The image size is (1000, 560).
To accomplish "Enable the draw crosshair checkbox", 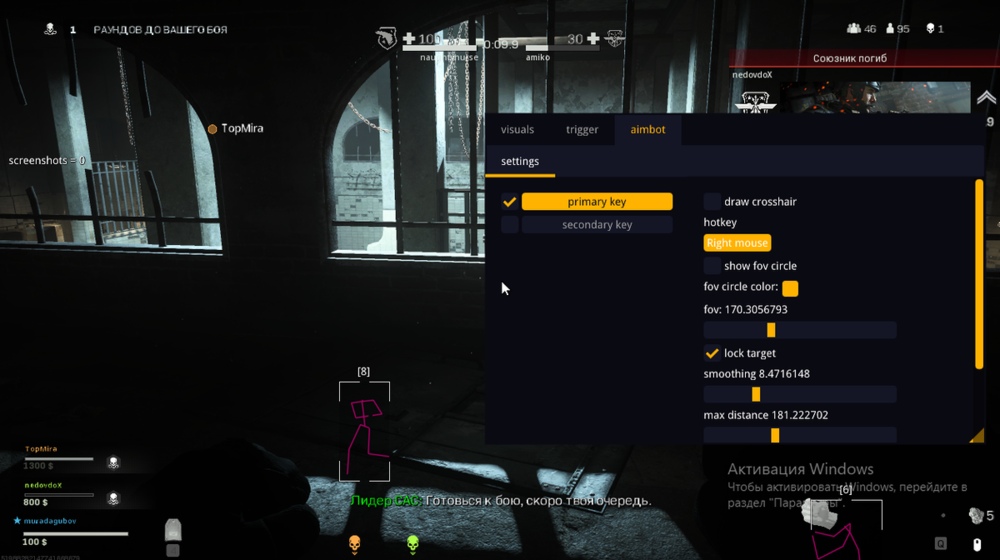I will [712, 202].
